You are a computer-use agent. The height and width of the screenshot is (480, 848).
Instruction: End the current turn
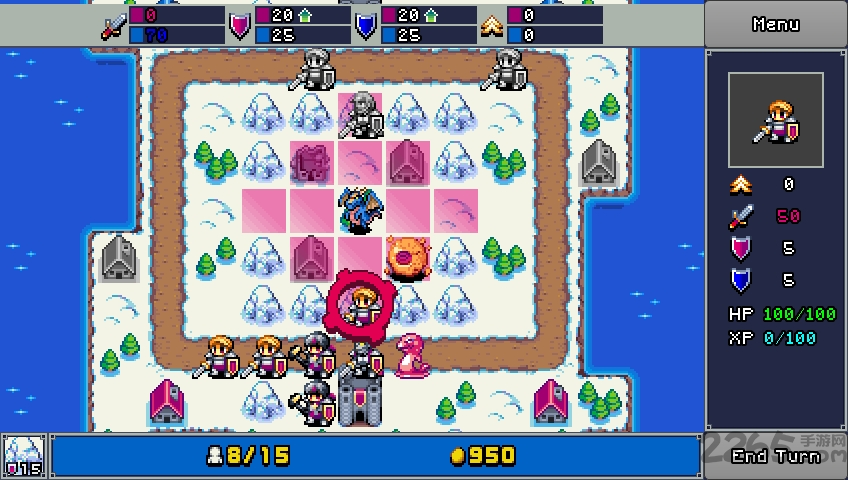[x=775, y=456]
